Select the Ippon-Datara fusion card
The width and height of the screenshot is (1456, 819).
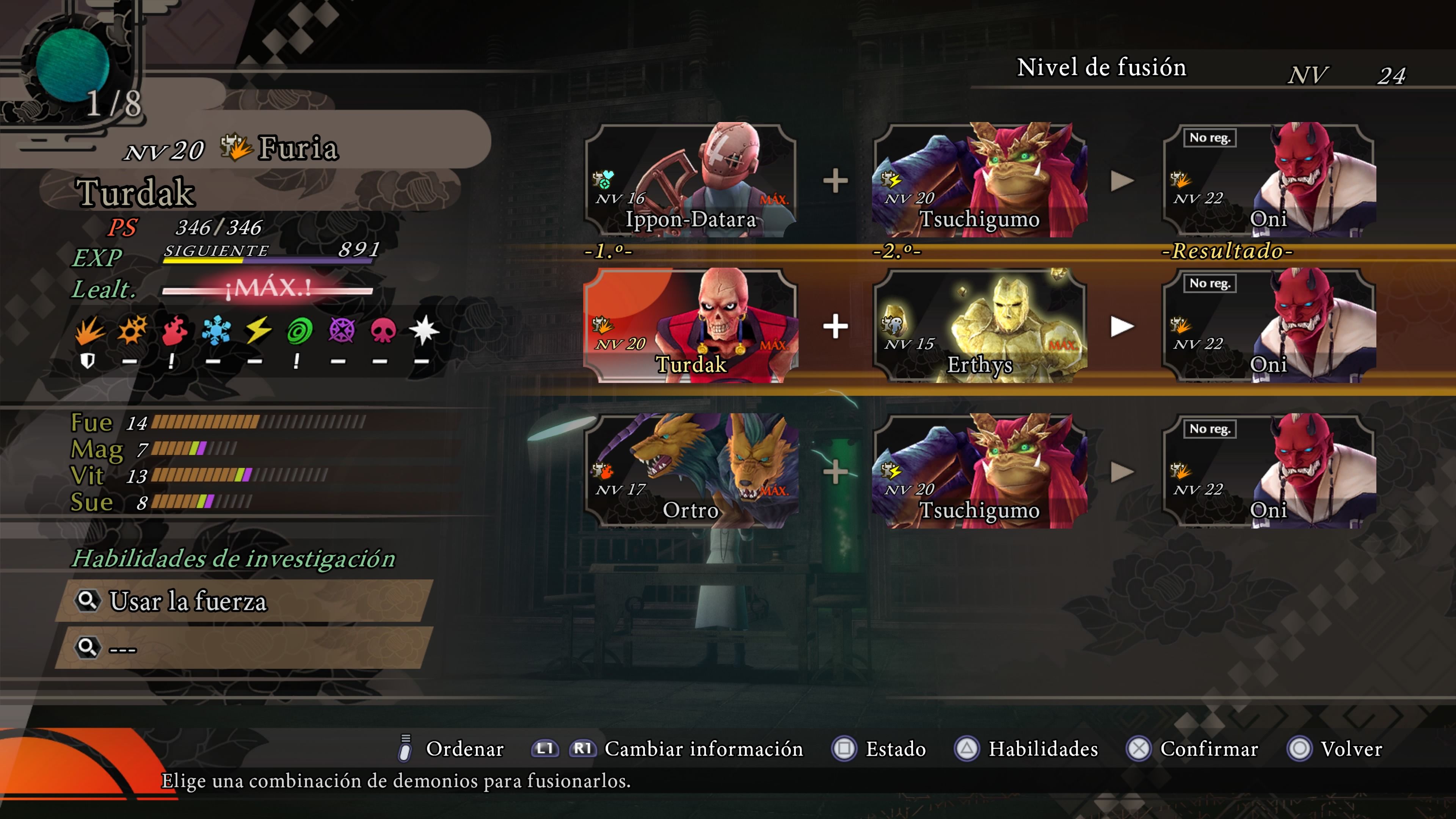[691, 180]
